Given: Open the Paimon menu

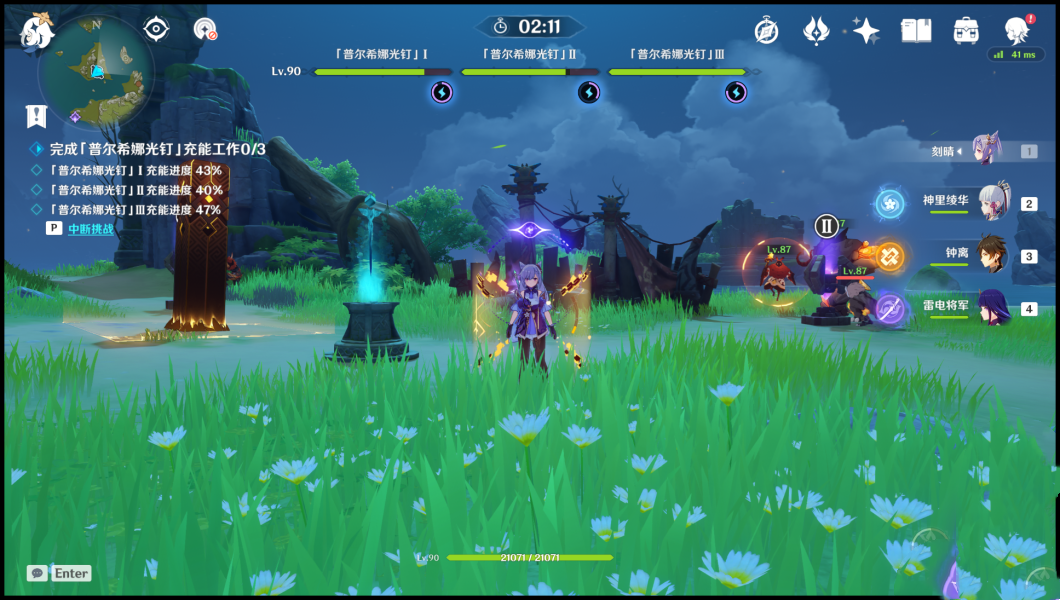Looking at the screenshot, I should point(36,31).
